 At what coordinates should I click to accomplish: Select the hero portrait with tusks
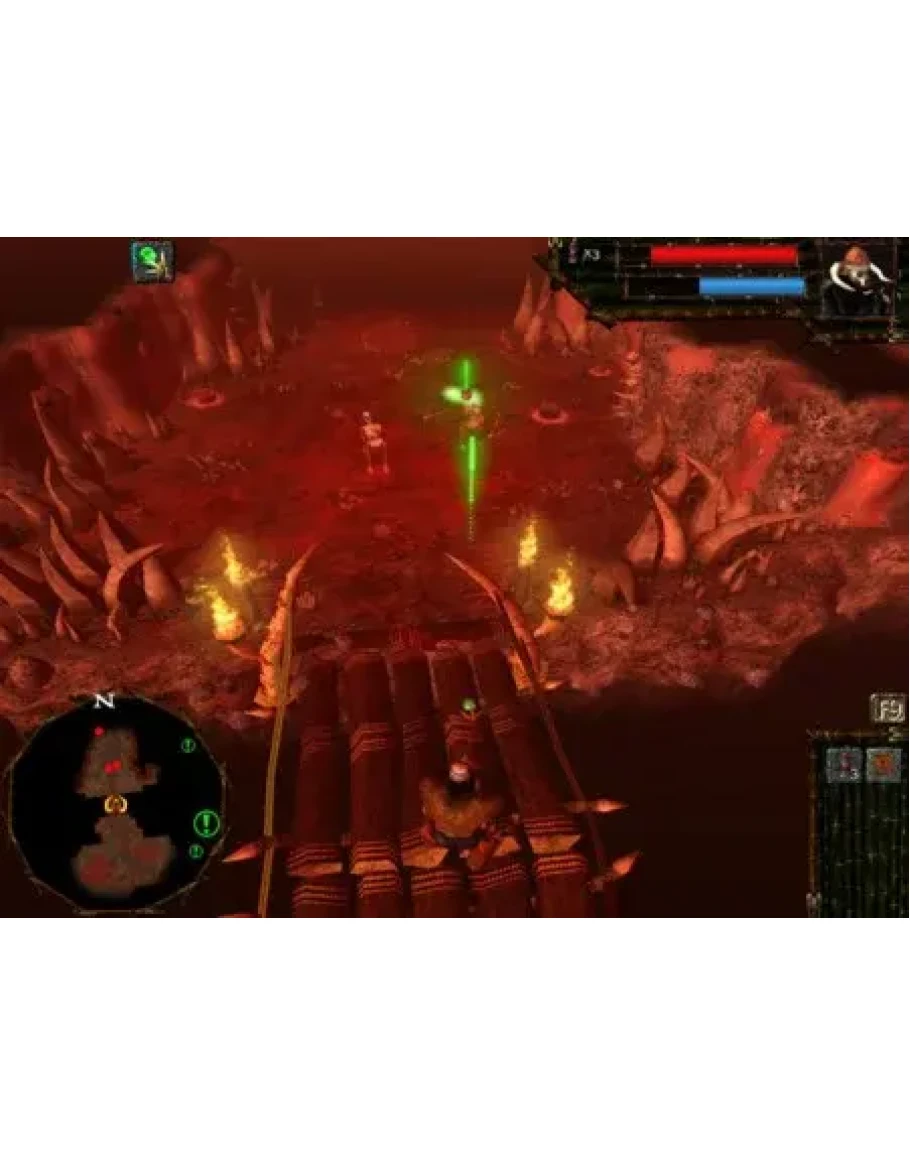point(859,281)
